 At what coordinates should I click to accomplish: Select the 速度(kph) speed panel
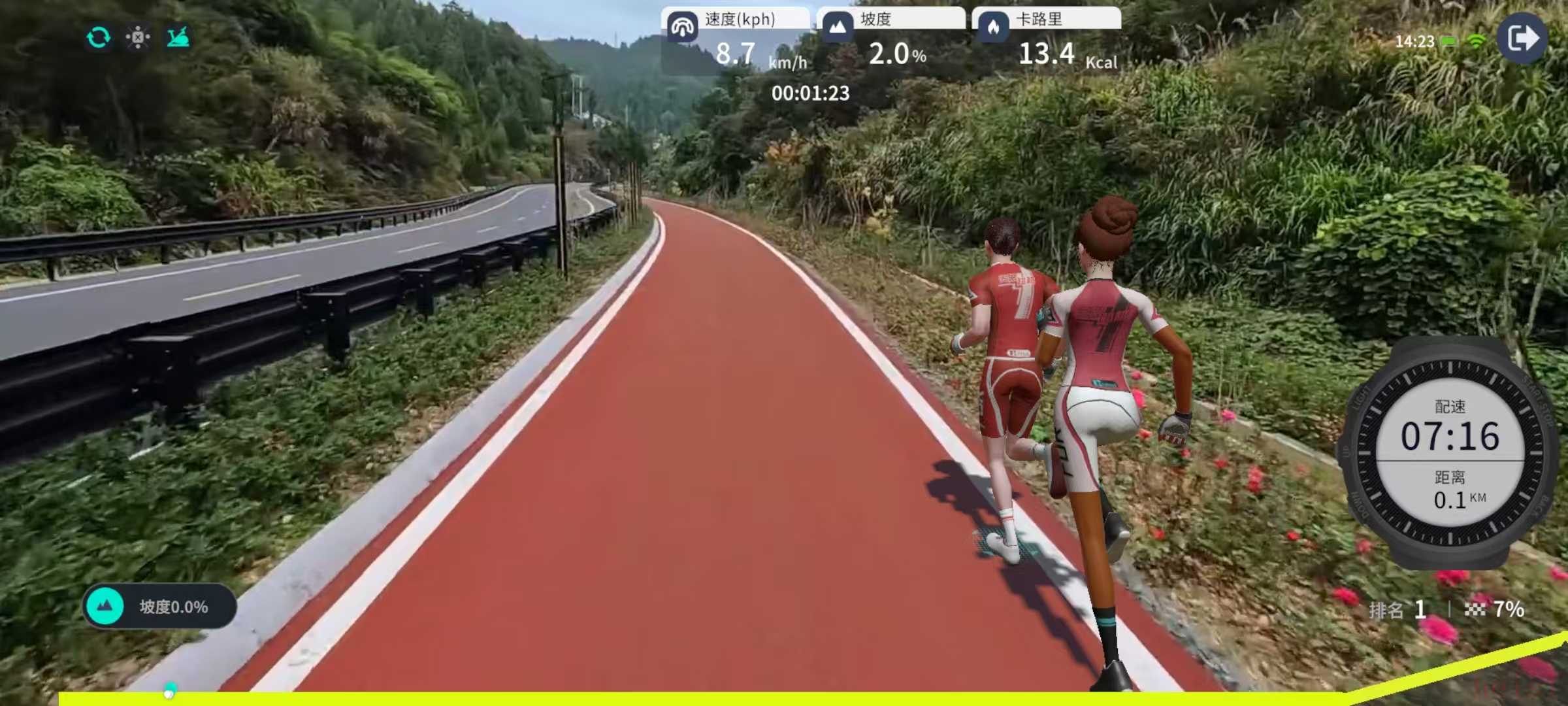736,41
